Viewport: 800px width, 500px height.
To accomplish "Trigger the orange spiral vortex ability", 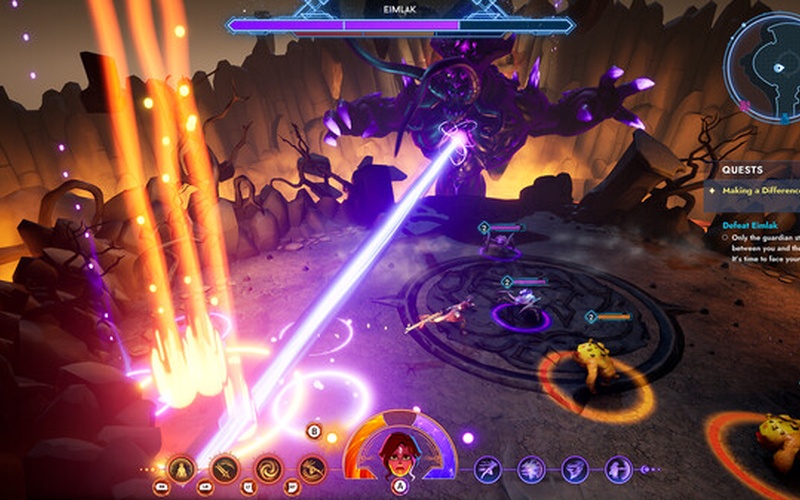I will [x=268, y=467].
